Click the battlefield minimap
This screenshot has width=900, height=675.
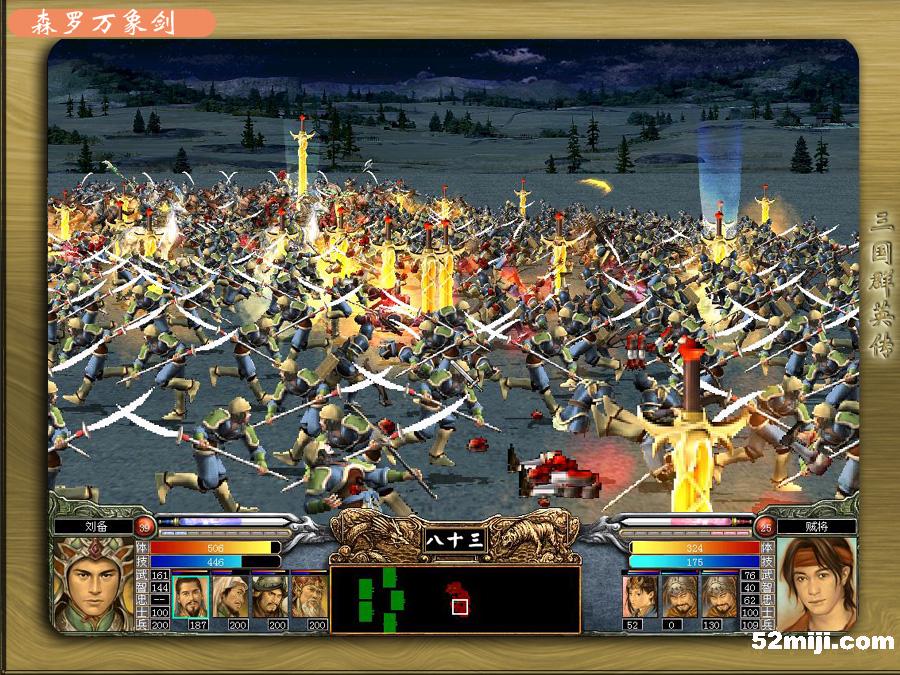(455, 599)
